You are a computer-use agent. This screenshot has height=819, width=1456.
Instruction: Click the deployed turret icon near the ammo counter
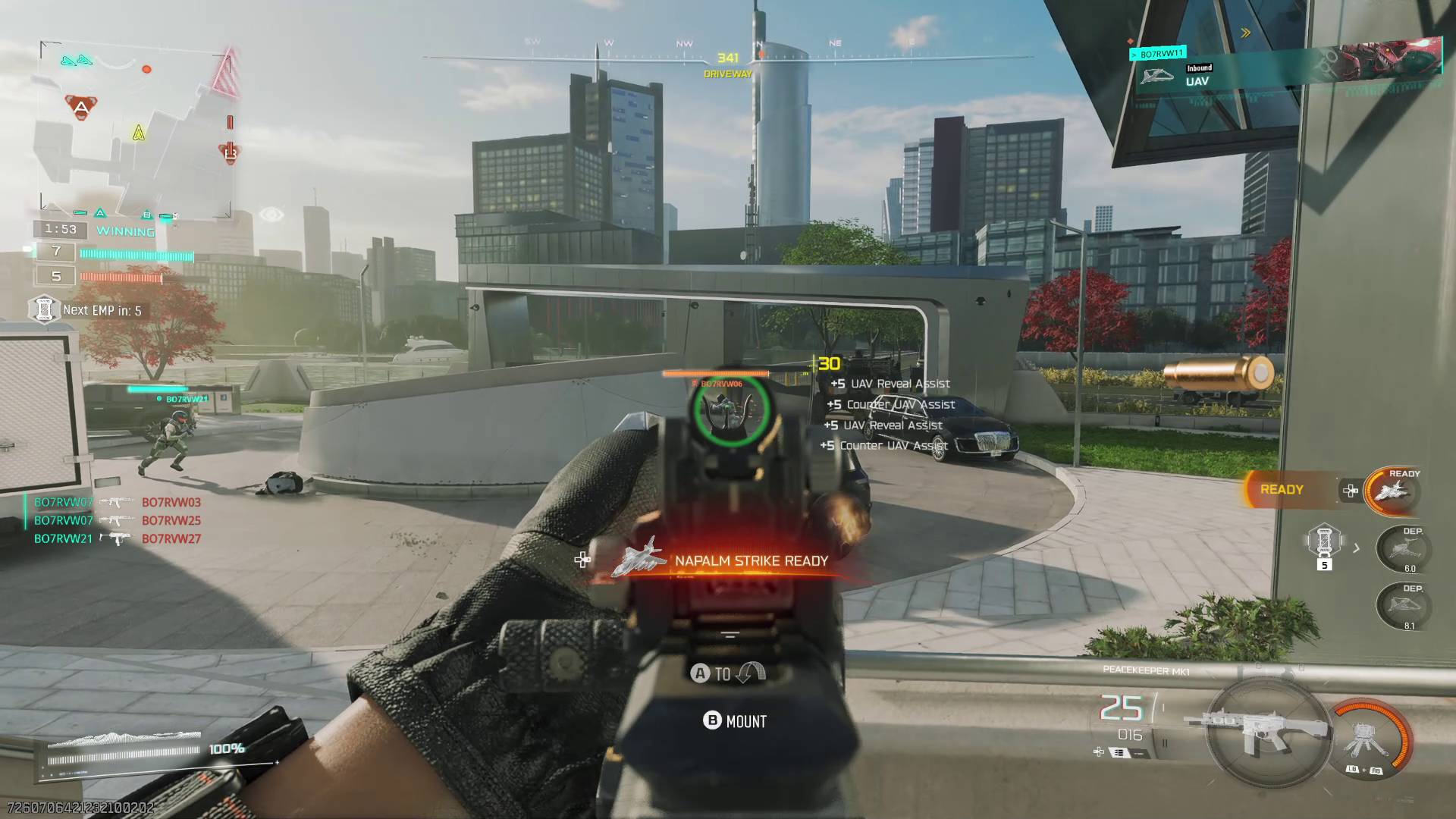[x=1365, y=739]
